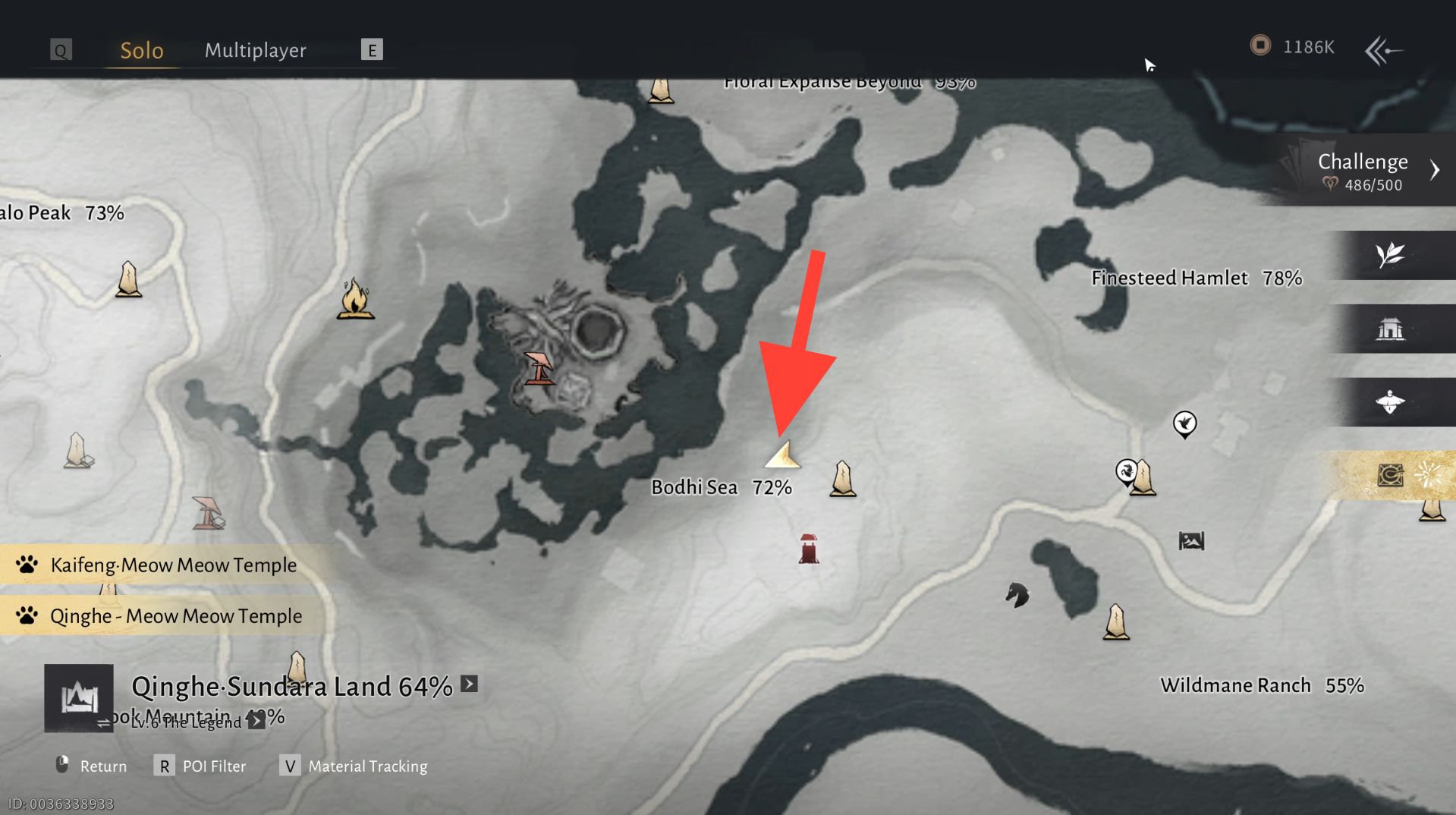The height and width of the screenshot is (815, 1456).
Task: Switch to the Multiplayer tab
Action: point(255,50)
